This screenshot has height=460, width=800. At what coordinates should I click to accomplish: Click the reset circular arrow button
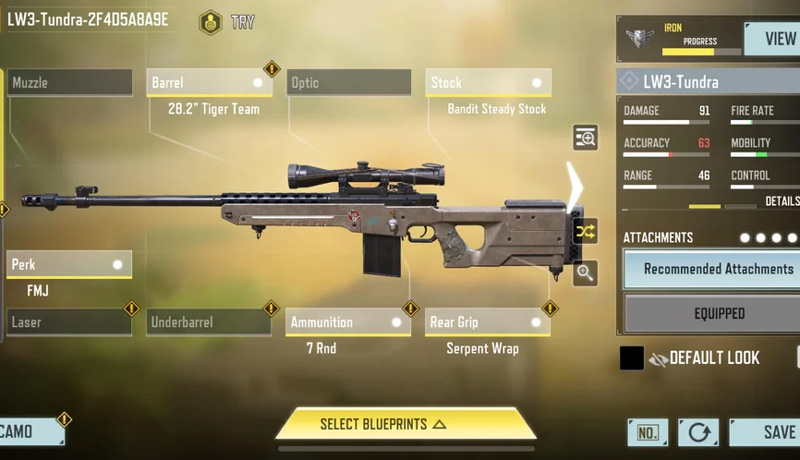697,432
